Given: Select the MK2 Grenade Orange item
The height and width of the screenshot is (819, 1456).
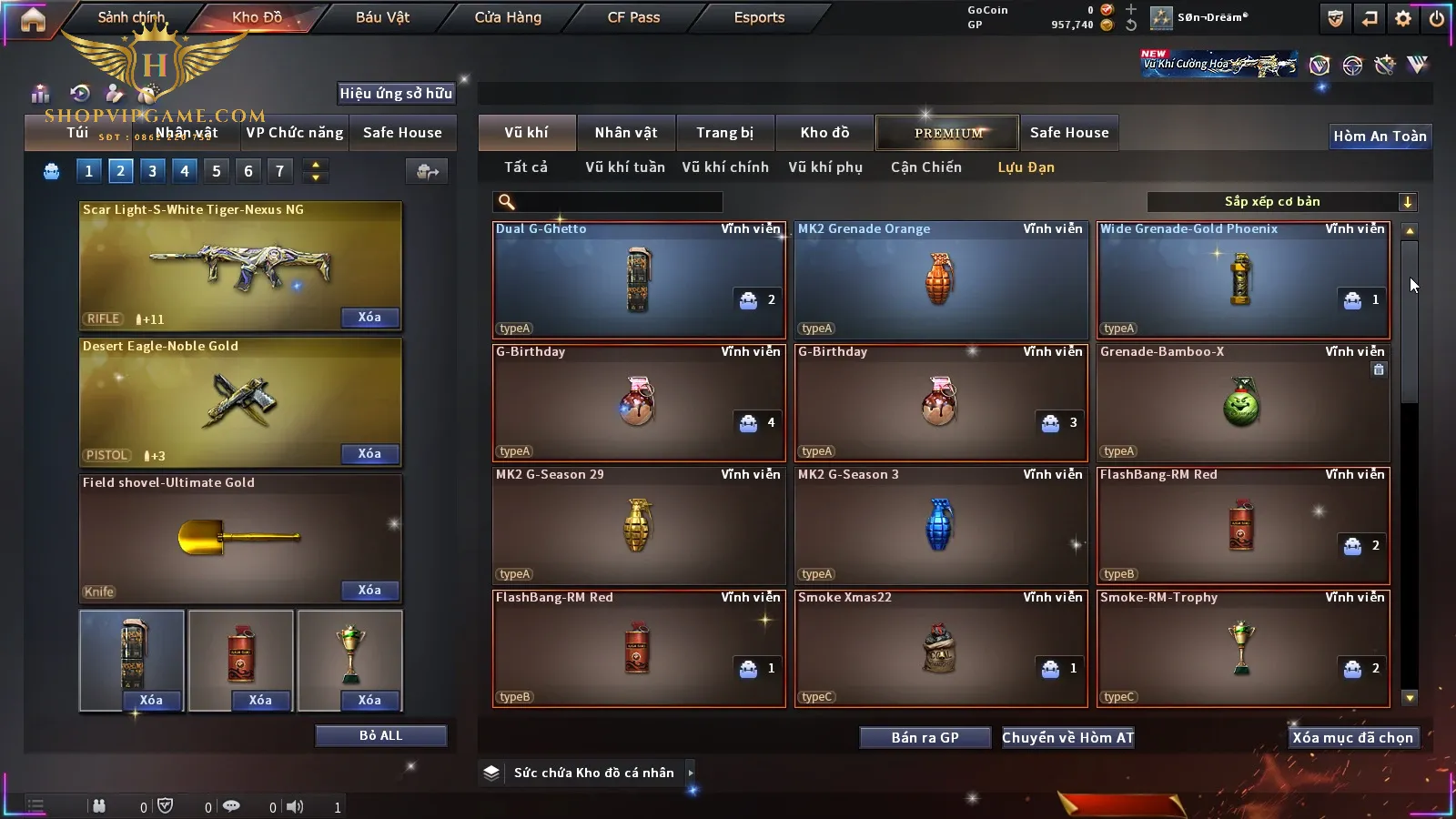Looking at the screenshot, I should (940, 280).
